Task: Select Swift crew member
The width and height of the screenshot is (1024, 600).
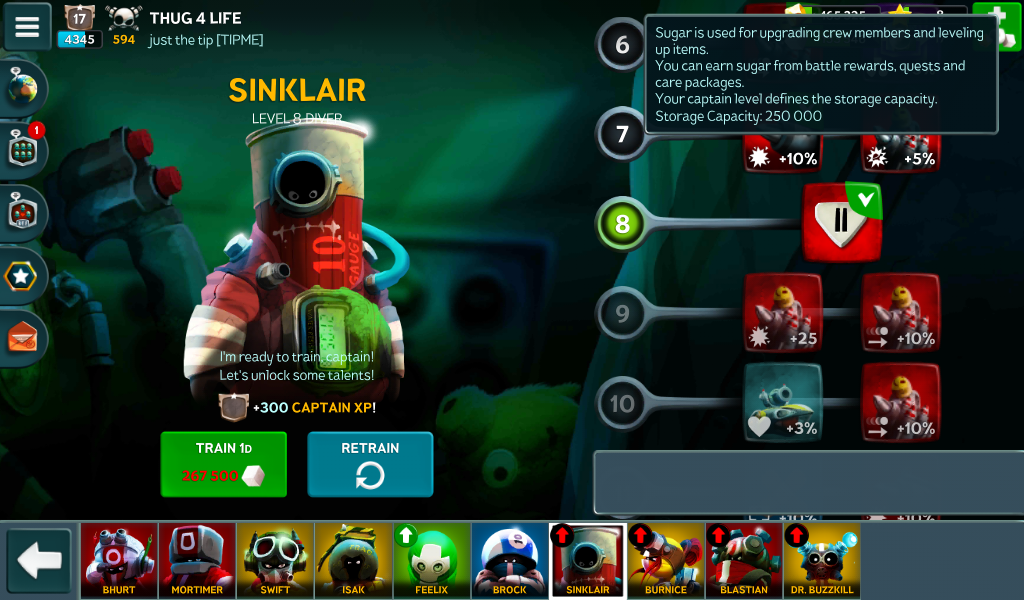Action: click(x=275, y=560)
